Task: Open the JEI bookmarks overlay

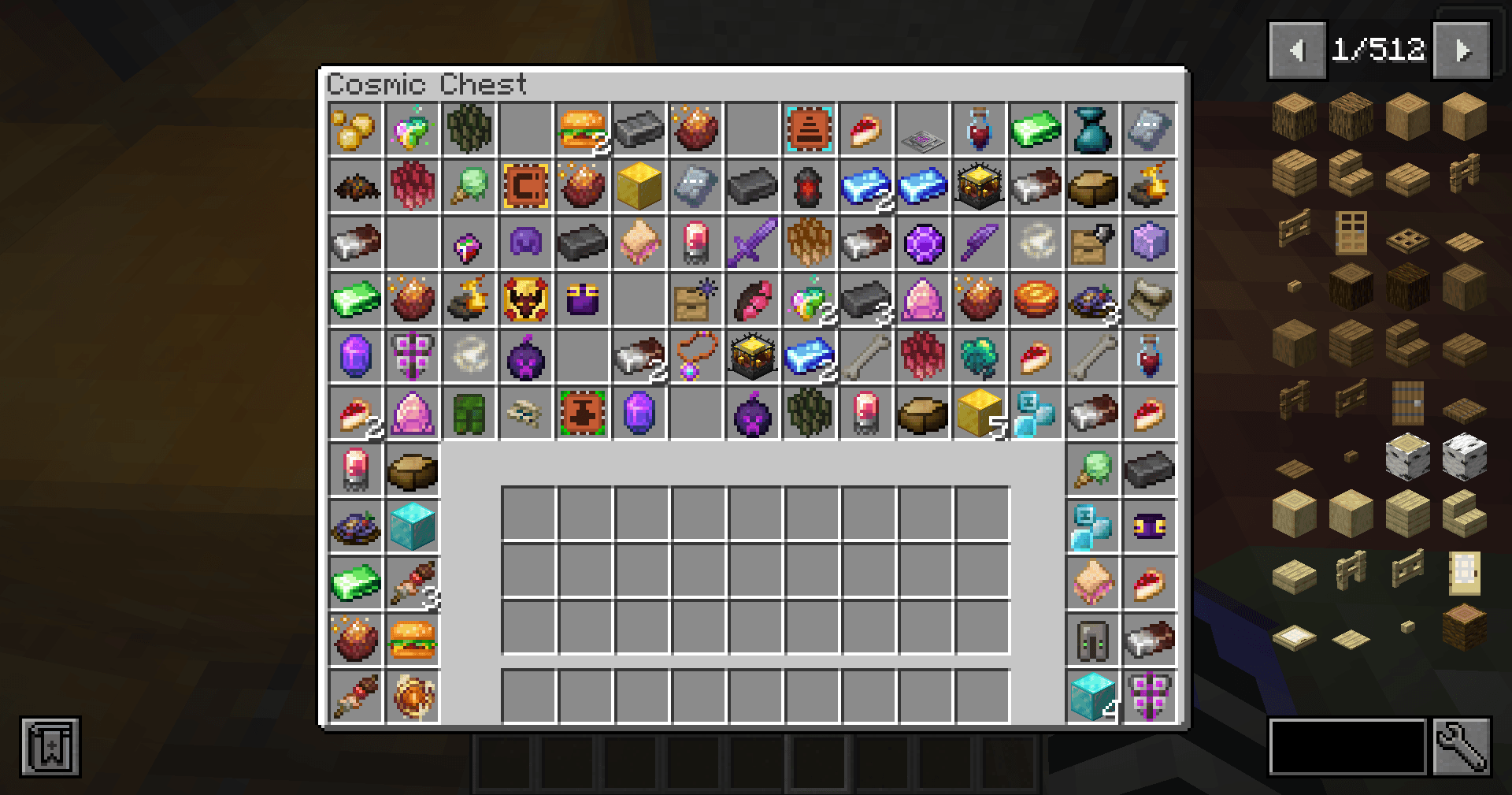Action: pos(49,749)
